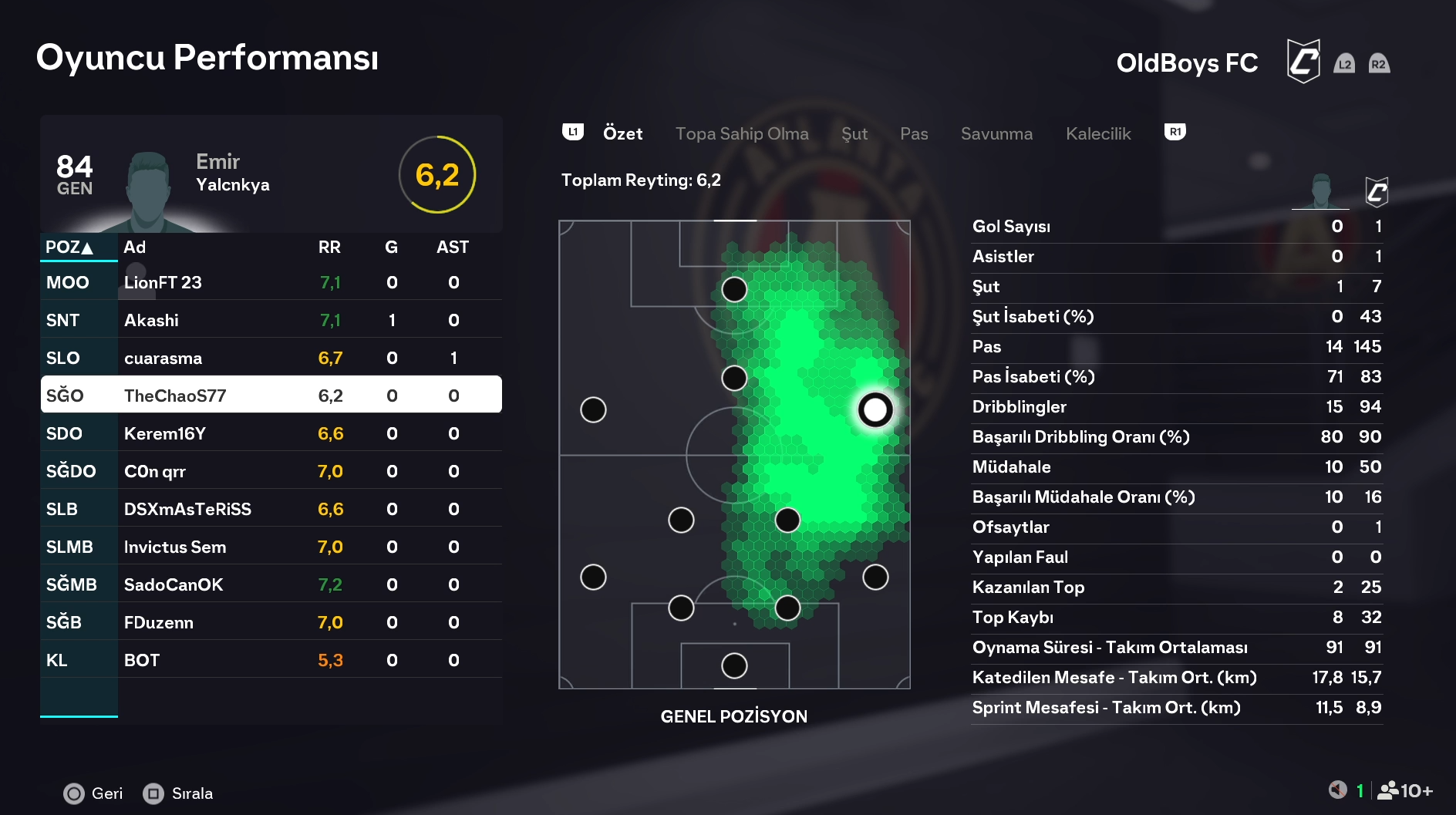The image size is (1456, 815).
Task: Sort players by RR column header
Action: pyautogui.click(x=329, y=248)
